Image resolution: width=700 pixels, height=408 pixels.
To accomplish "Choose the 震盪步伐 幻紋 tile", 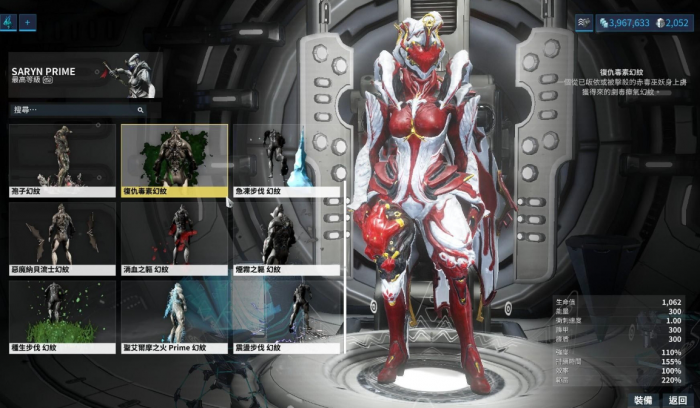I will [x=286, y=316].
